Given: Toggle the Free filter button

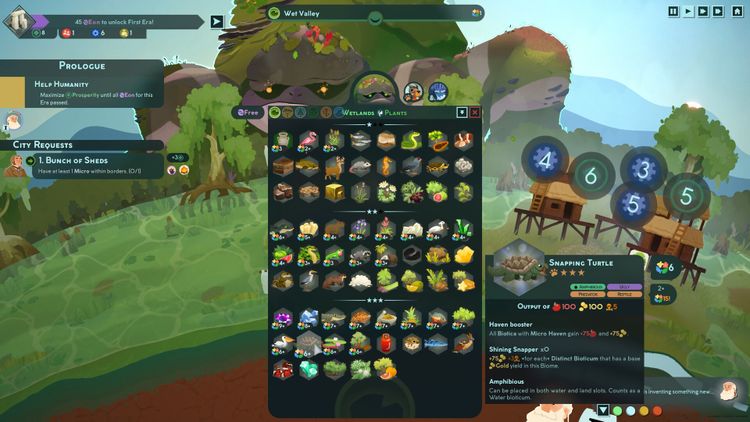Looking at the screenshot, I should coord(248,112).
